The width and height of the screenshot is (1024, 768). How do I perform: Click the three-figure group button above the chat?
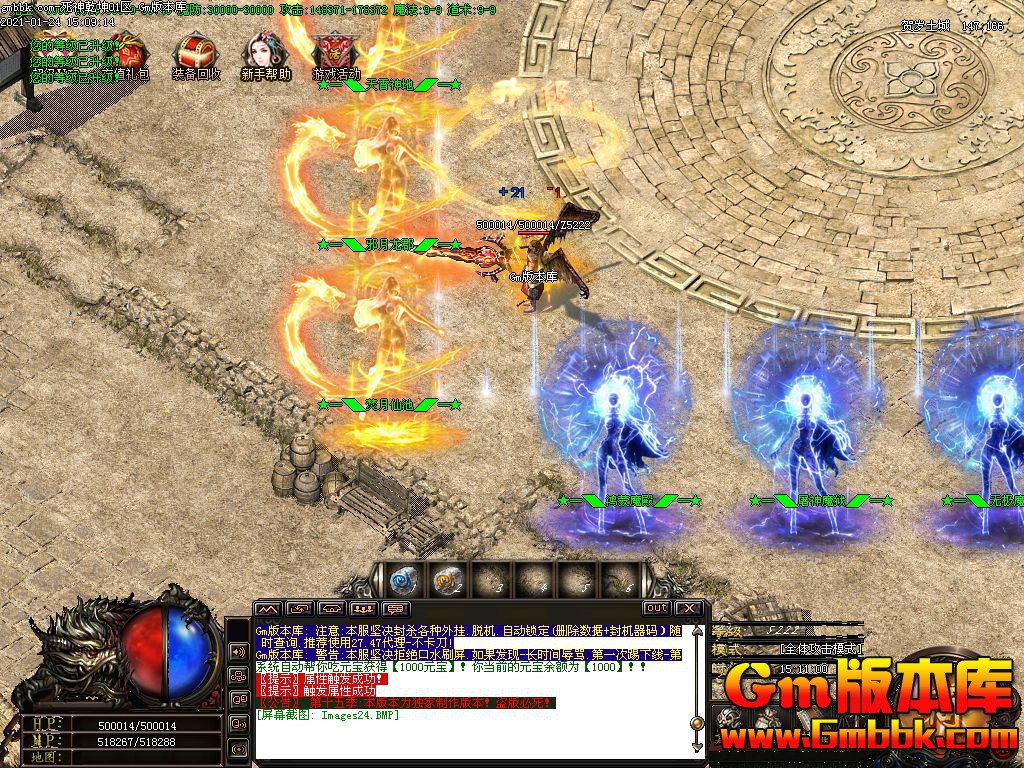point(364,609)
